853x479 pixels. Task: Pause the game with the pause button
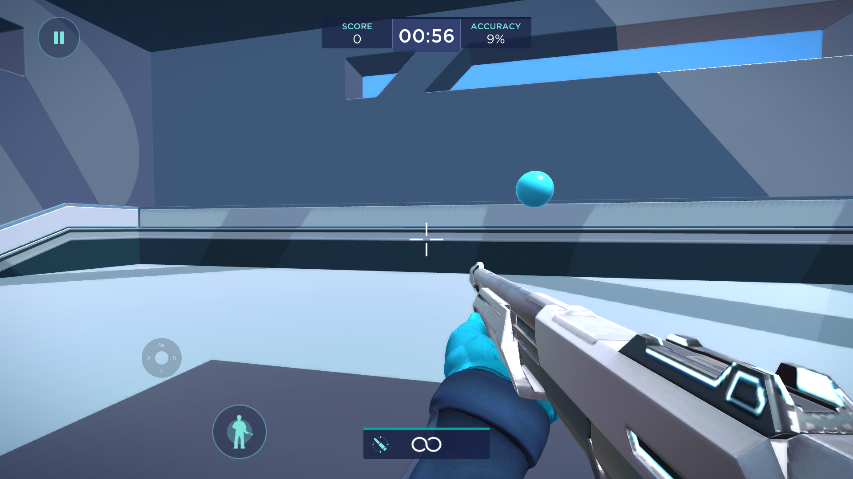tap(58, 38)
